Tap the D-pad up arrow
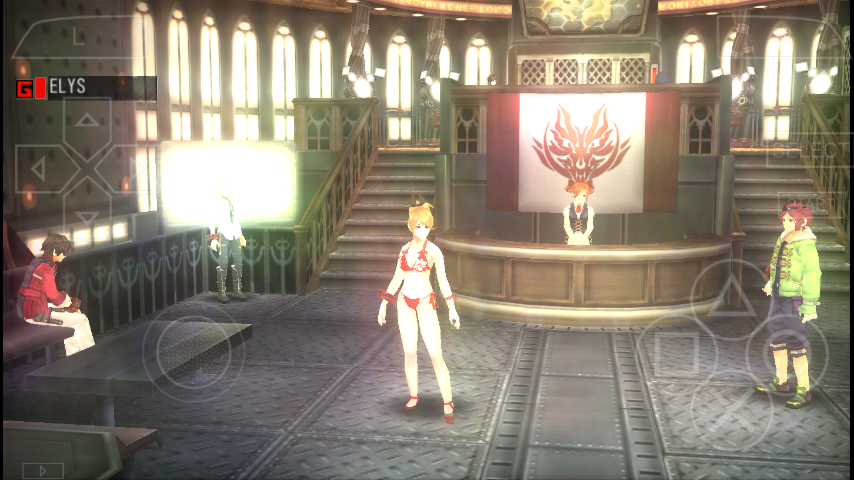The width and height of the screenshot is (854, 480). (x=87, y=122)
